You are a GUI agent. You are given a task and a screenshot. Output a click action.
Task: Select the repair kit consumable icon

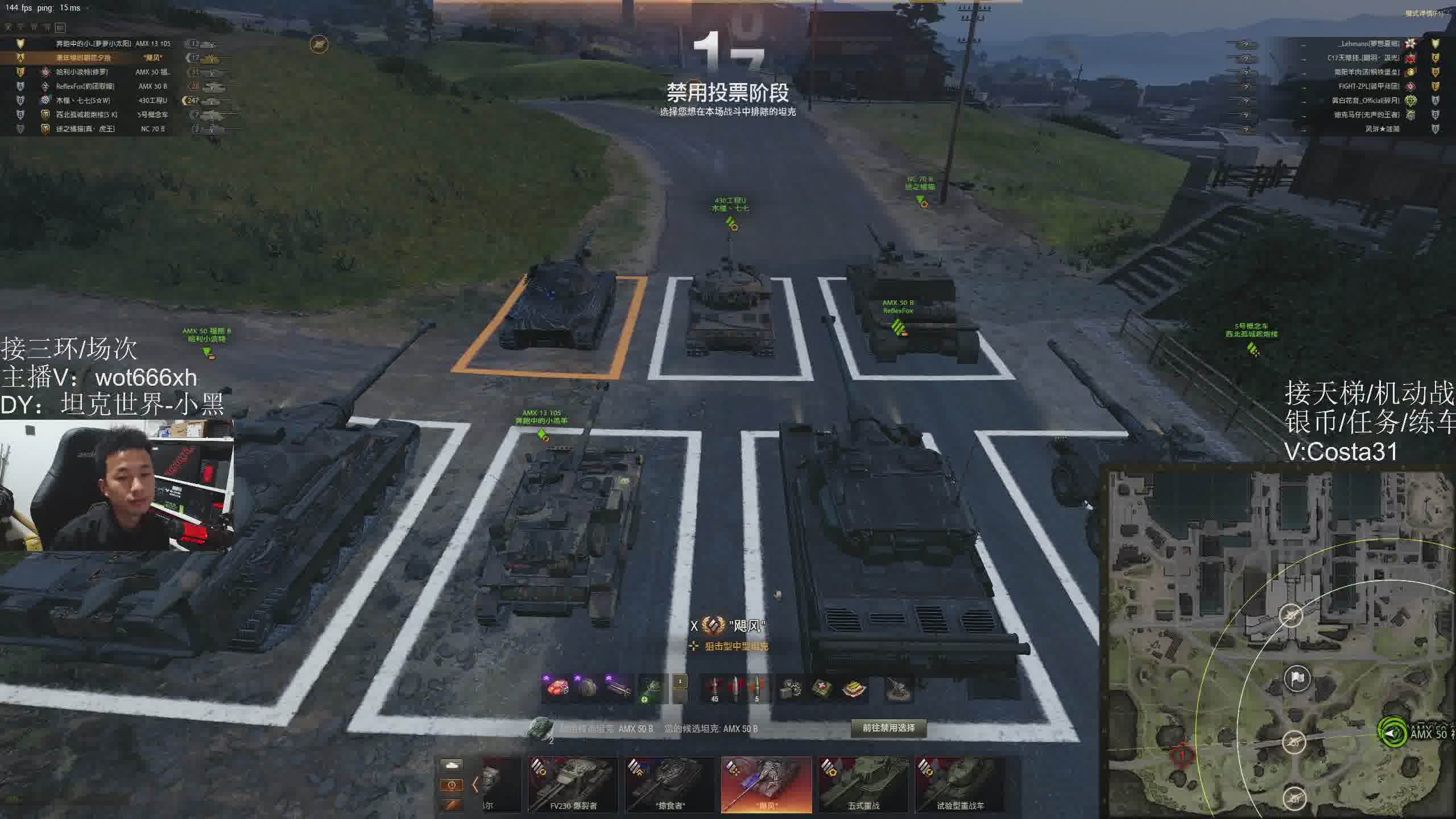pos(791,689)
